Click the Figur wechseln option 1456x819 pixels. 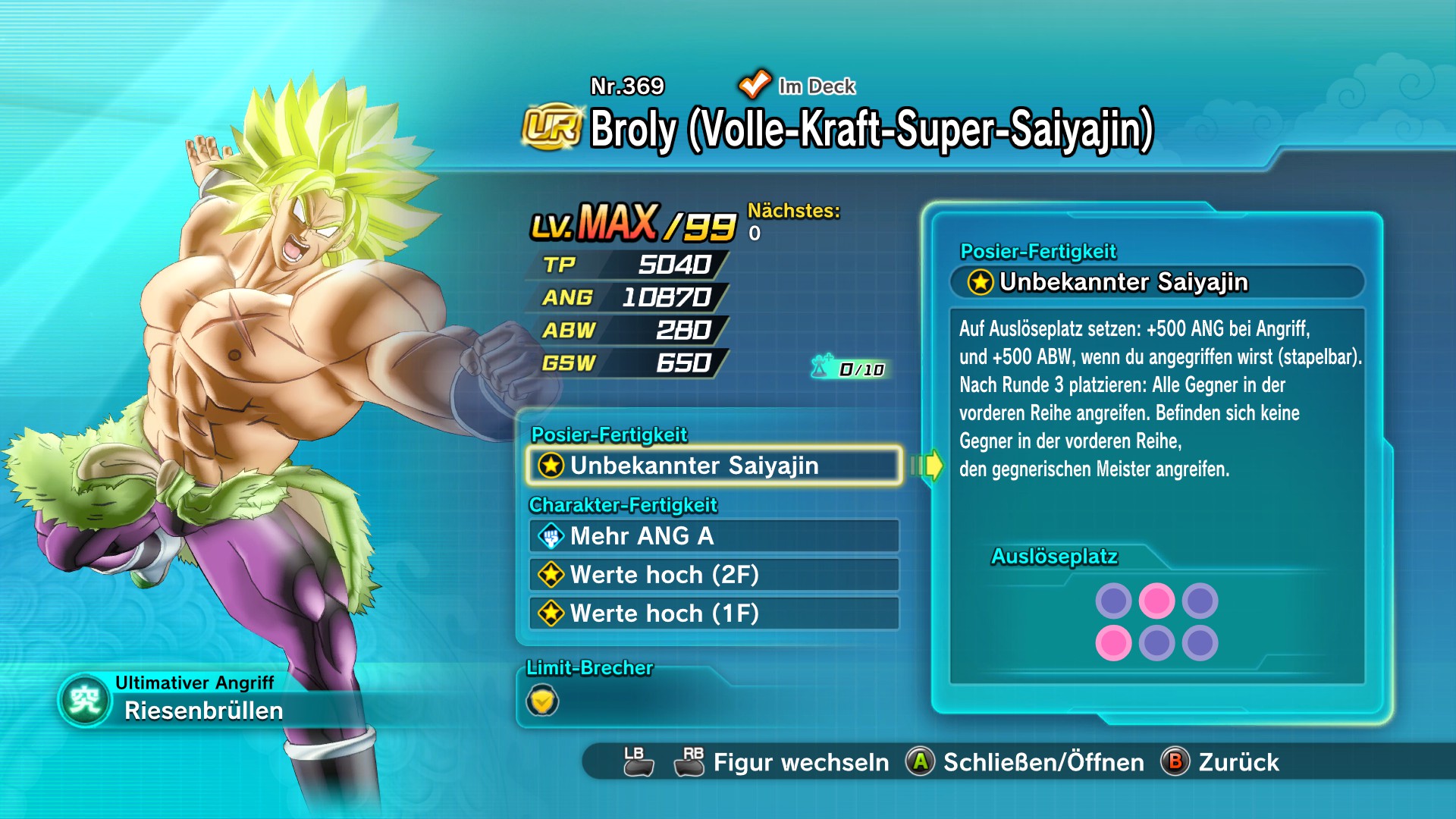click(800, 762)
